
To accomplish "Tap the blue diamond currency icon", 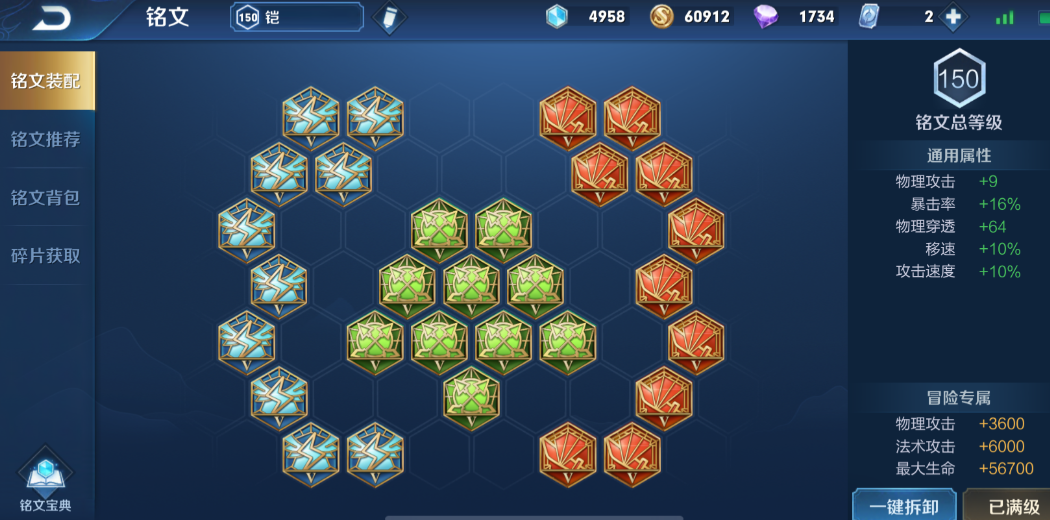I will [557, 17].
